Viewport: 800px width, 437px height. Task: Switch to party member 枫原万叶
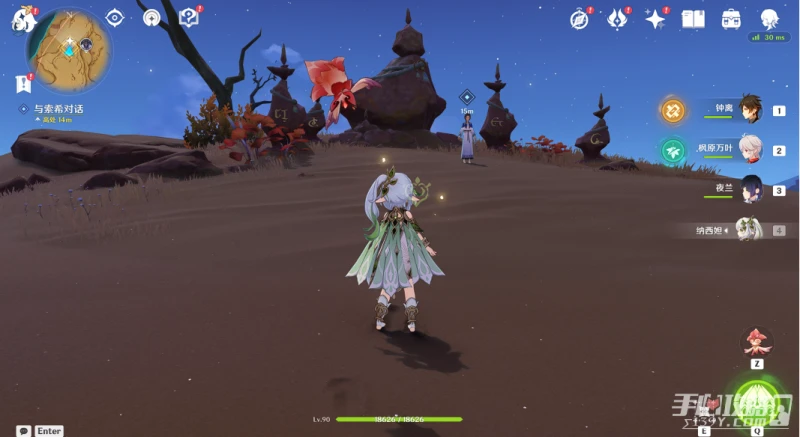[x=750, y=150]
